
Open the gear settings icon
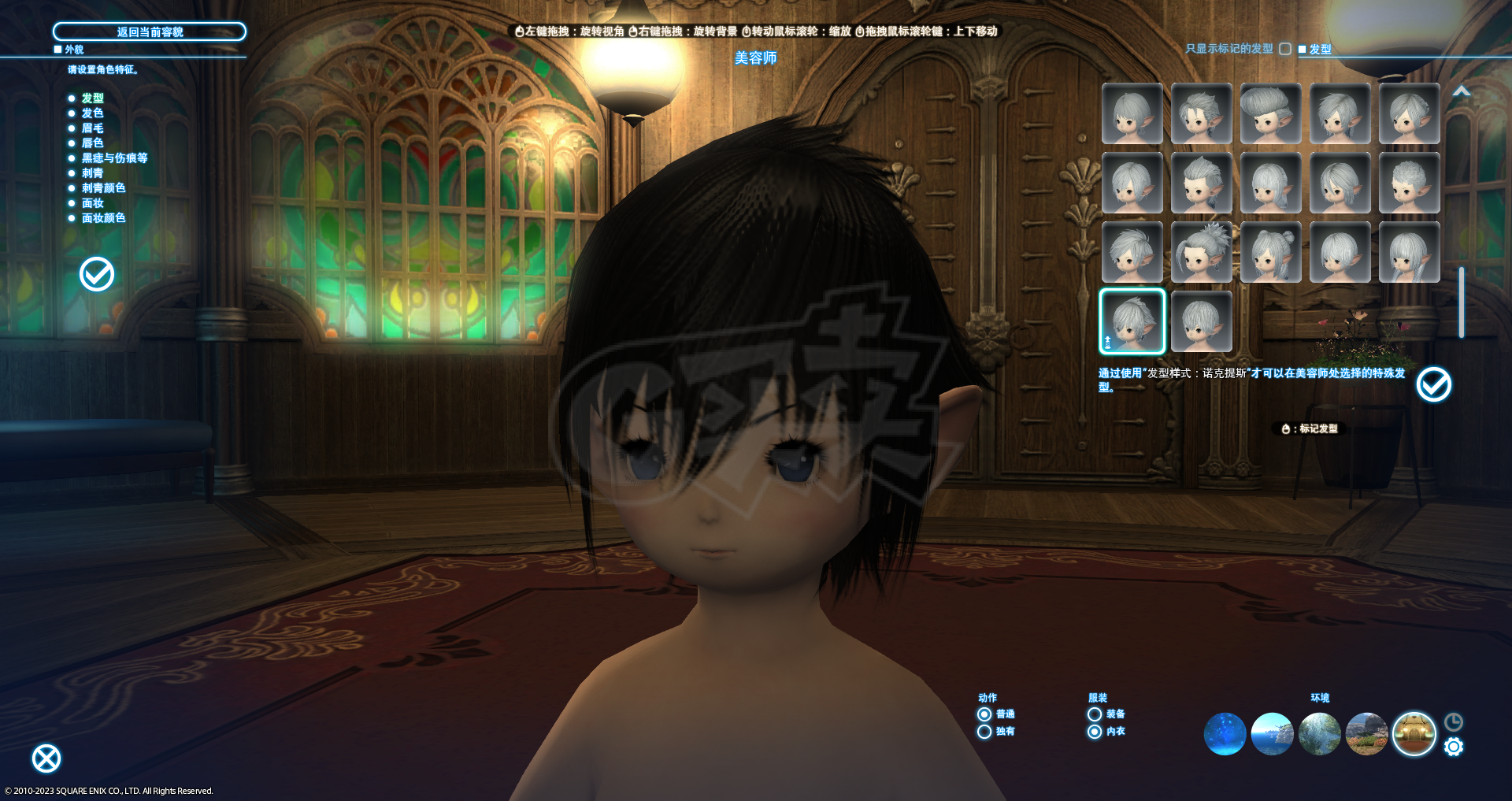click(x=1454, y=747)
